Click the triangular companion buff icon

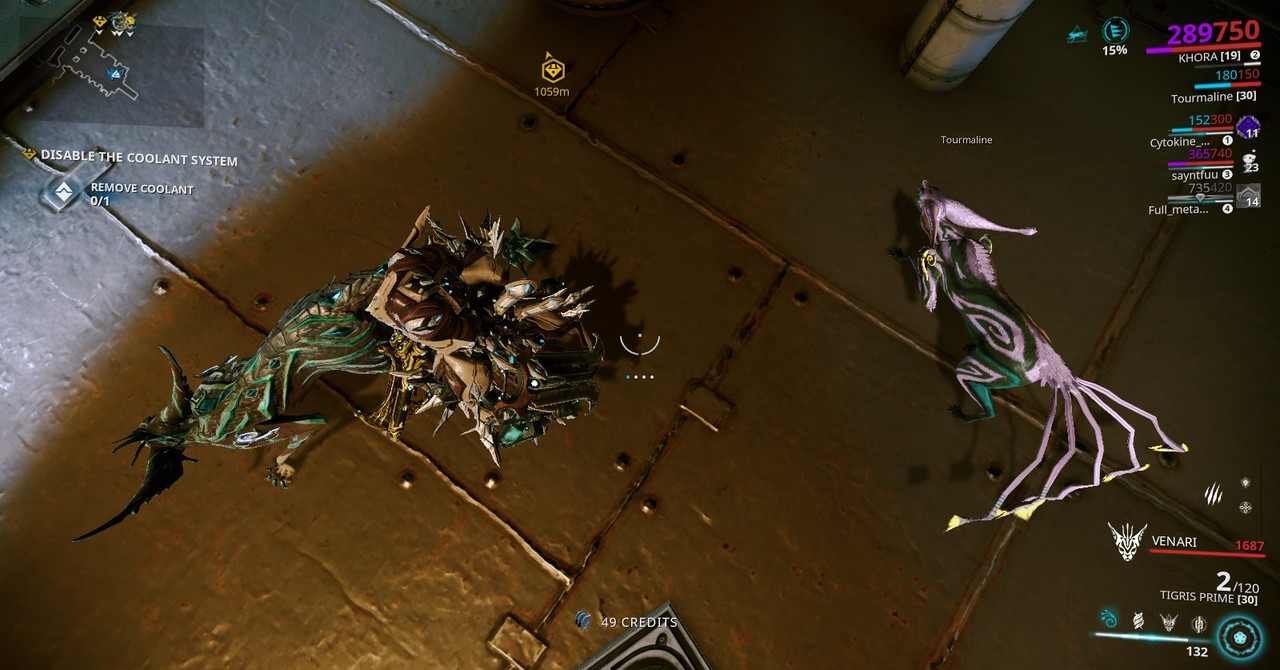pyautogui.click(x=1077, y=36)
